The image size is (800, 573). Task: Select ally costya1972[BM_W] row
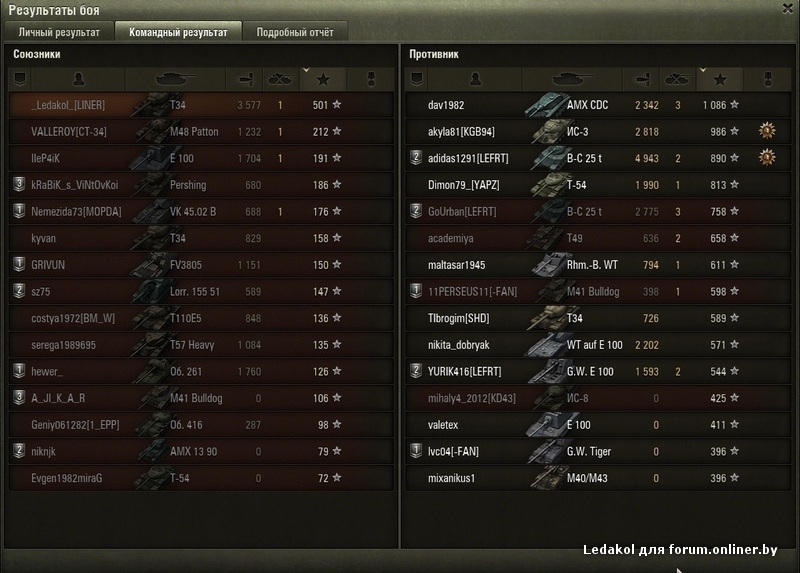pyautogui.click(x=73, y=318)
